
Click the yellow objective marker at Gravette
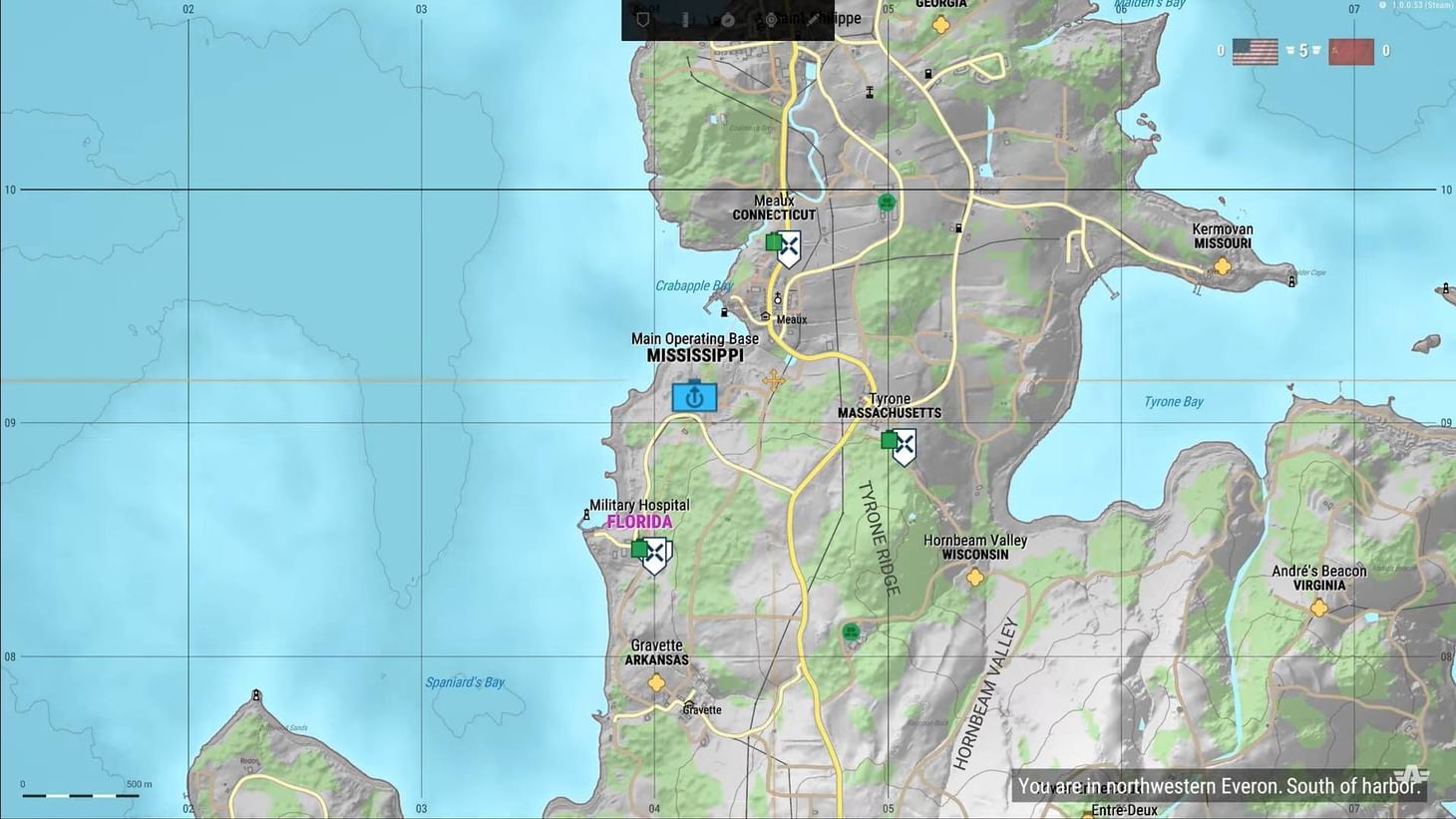point(655,682)
